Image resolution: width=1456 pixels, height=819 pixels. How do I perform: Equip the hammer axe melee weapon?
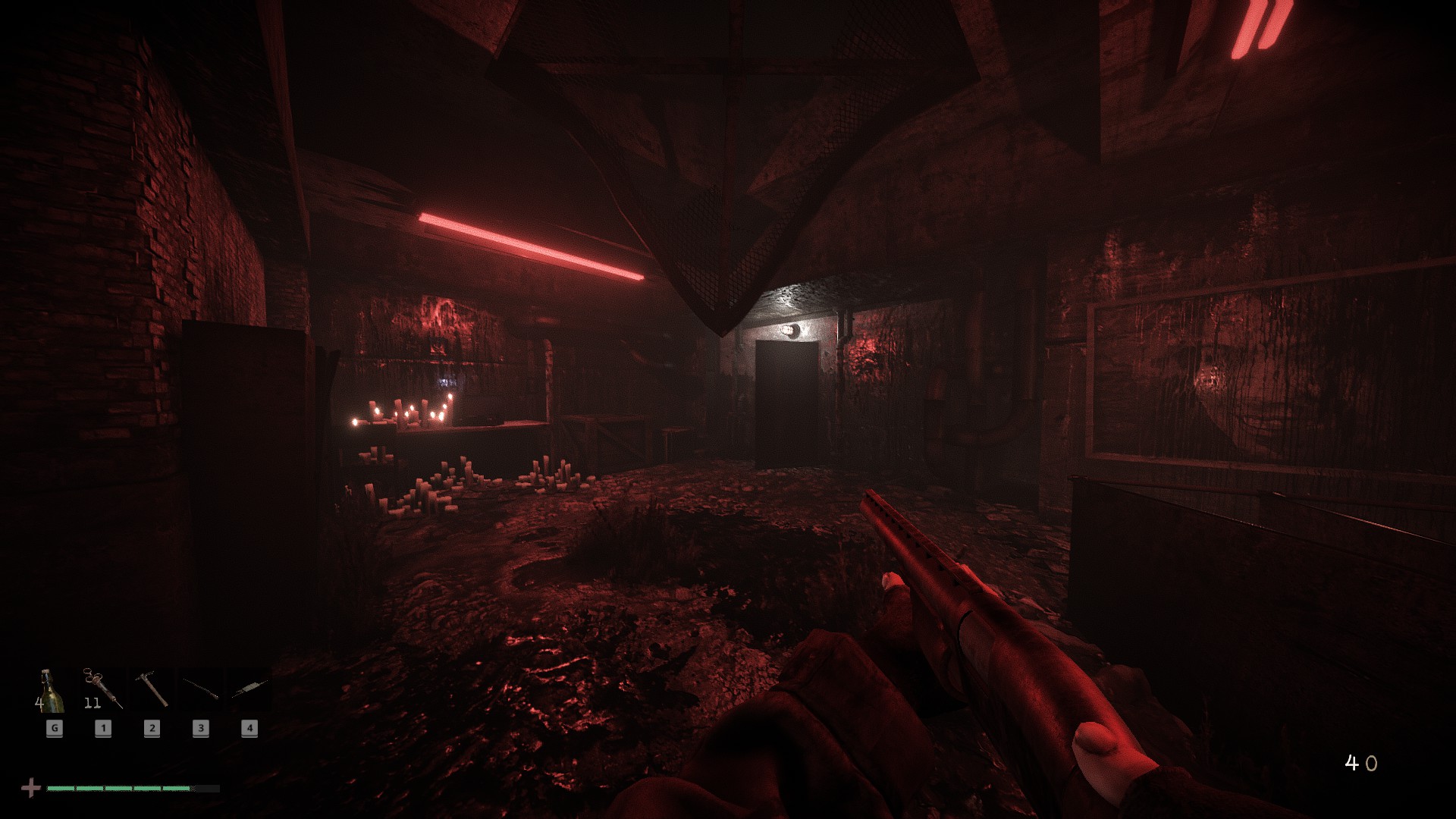[151, 690]
